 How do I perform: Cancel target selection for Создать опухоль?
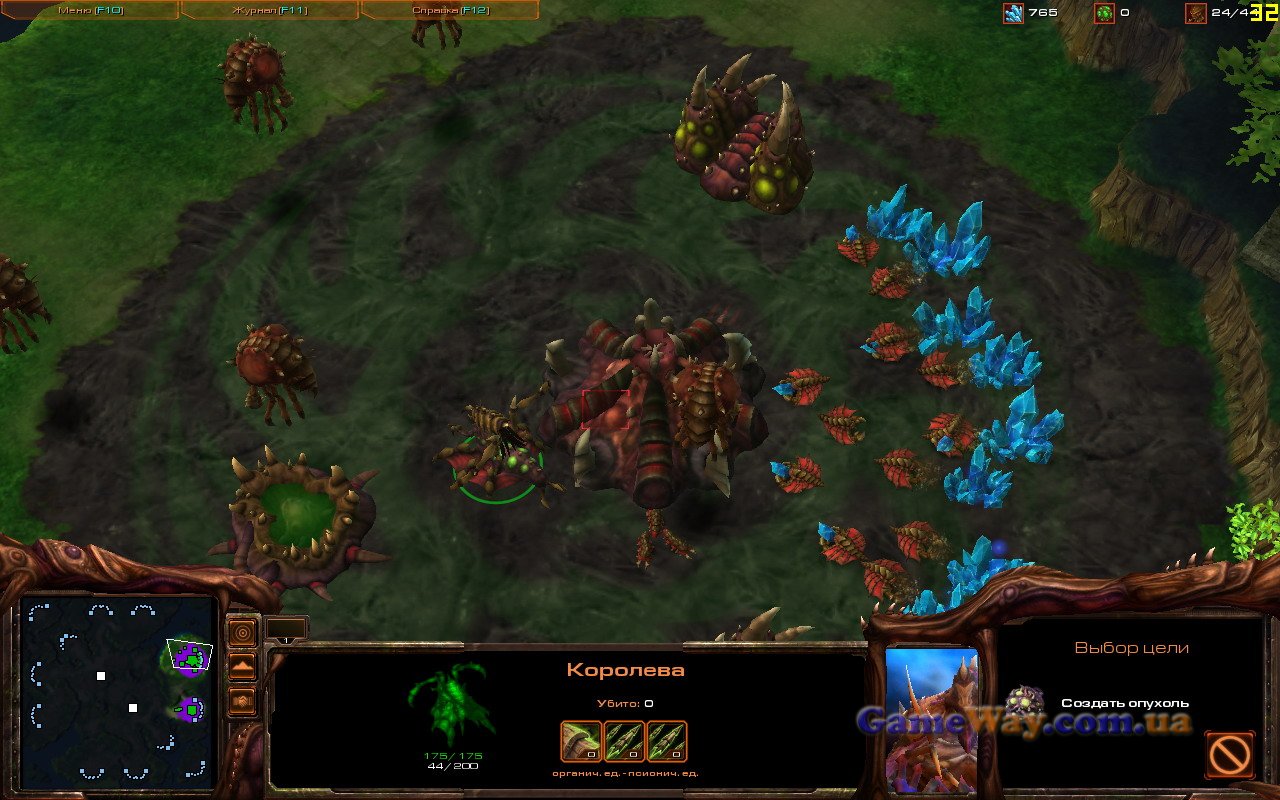point(1229,754)
